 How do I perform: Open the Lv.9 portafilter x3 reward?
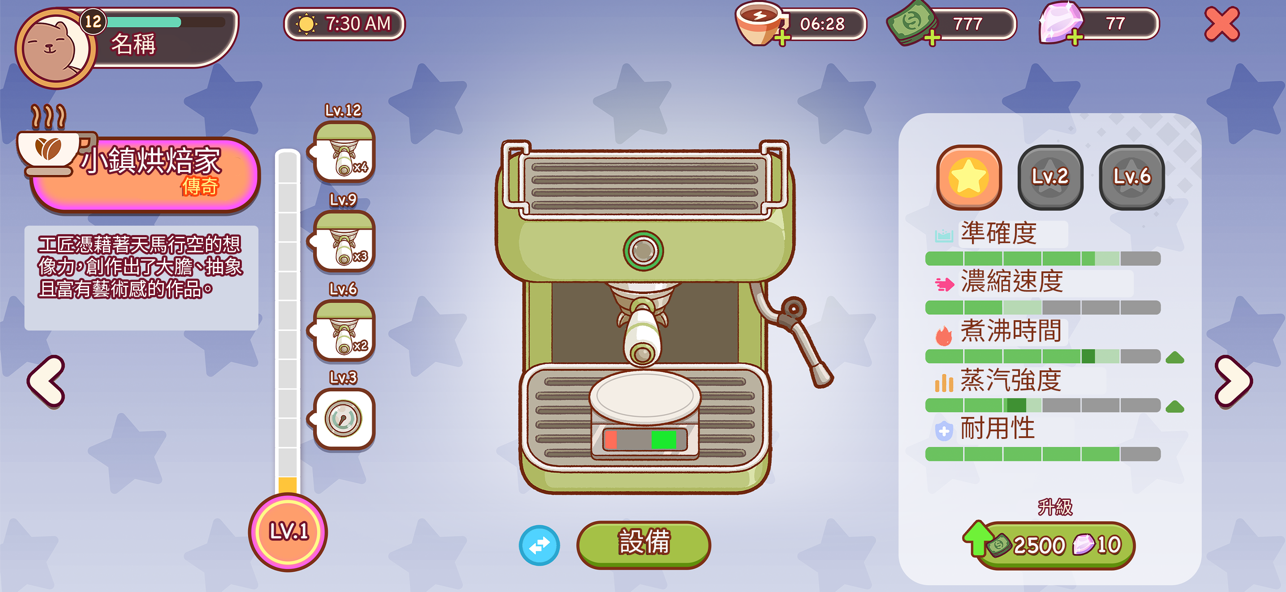[x=345, y=241]
